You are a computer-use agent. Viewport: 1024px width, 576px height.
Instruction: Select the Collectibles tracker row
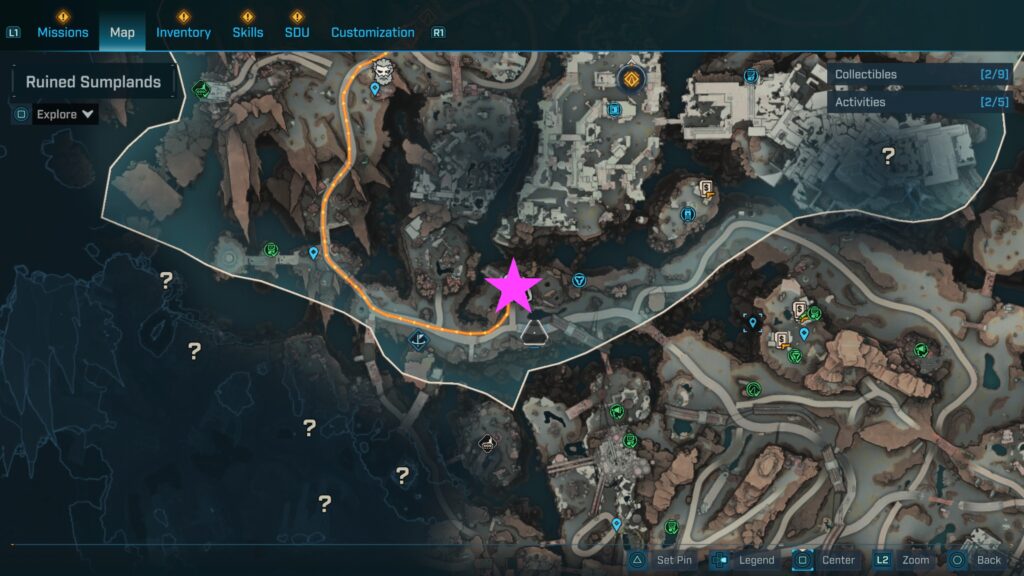(x=918, y=74)
